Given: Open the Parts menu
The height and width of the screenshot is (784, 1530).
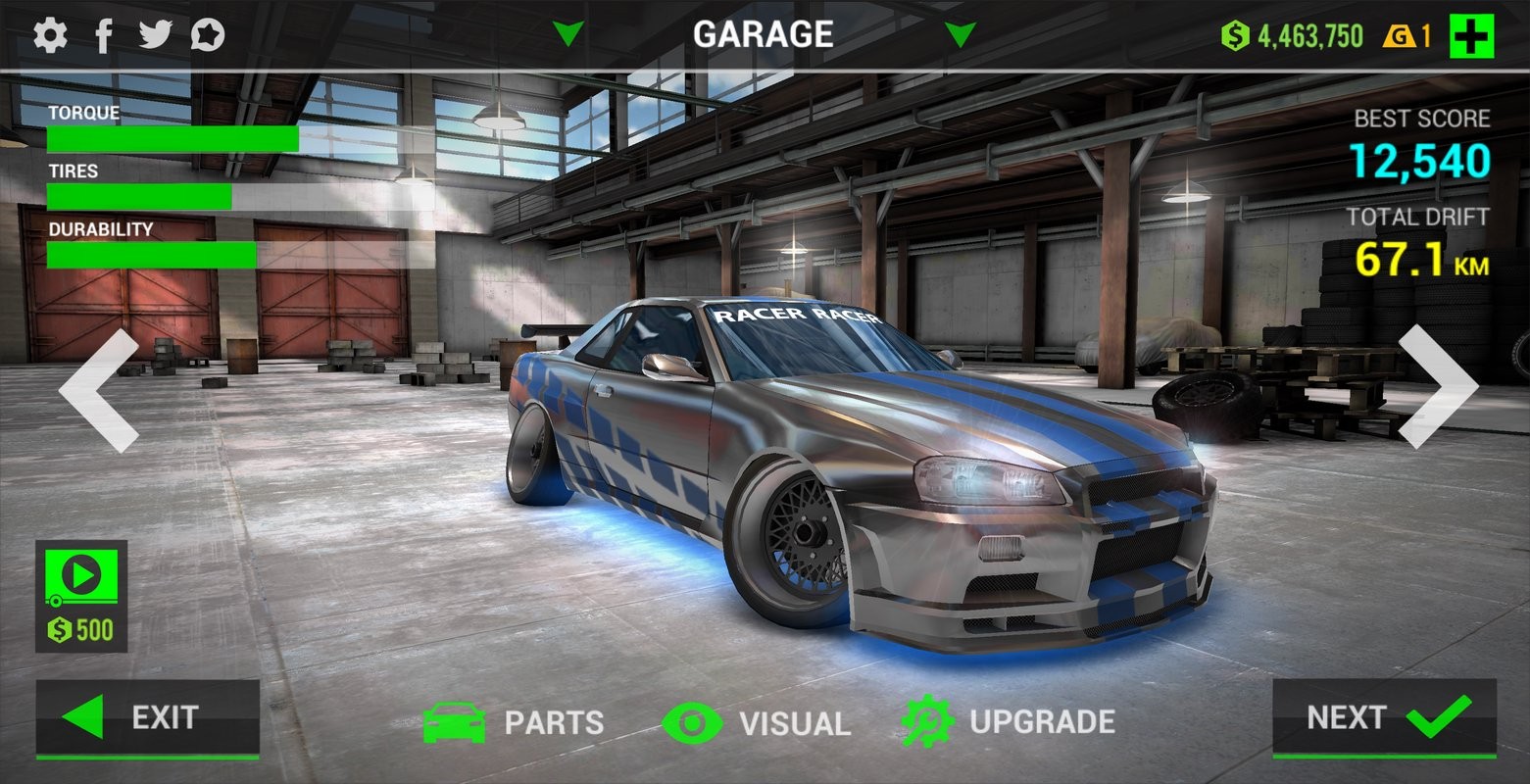Looking at the screenshot, I should pyautogui.click(x=514, y=723).
